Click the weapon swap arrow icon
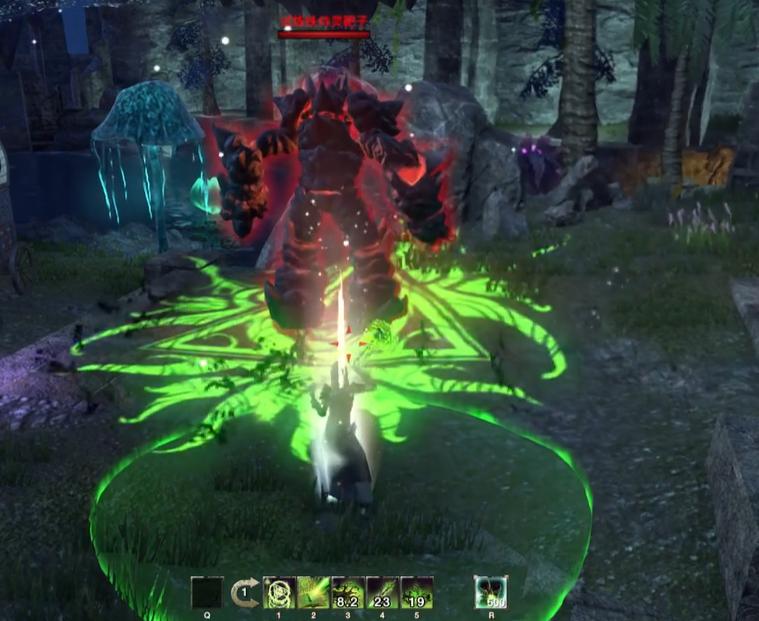This screenshot has width=759, height=621. click(x=245, y=593)
